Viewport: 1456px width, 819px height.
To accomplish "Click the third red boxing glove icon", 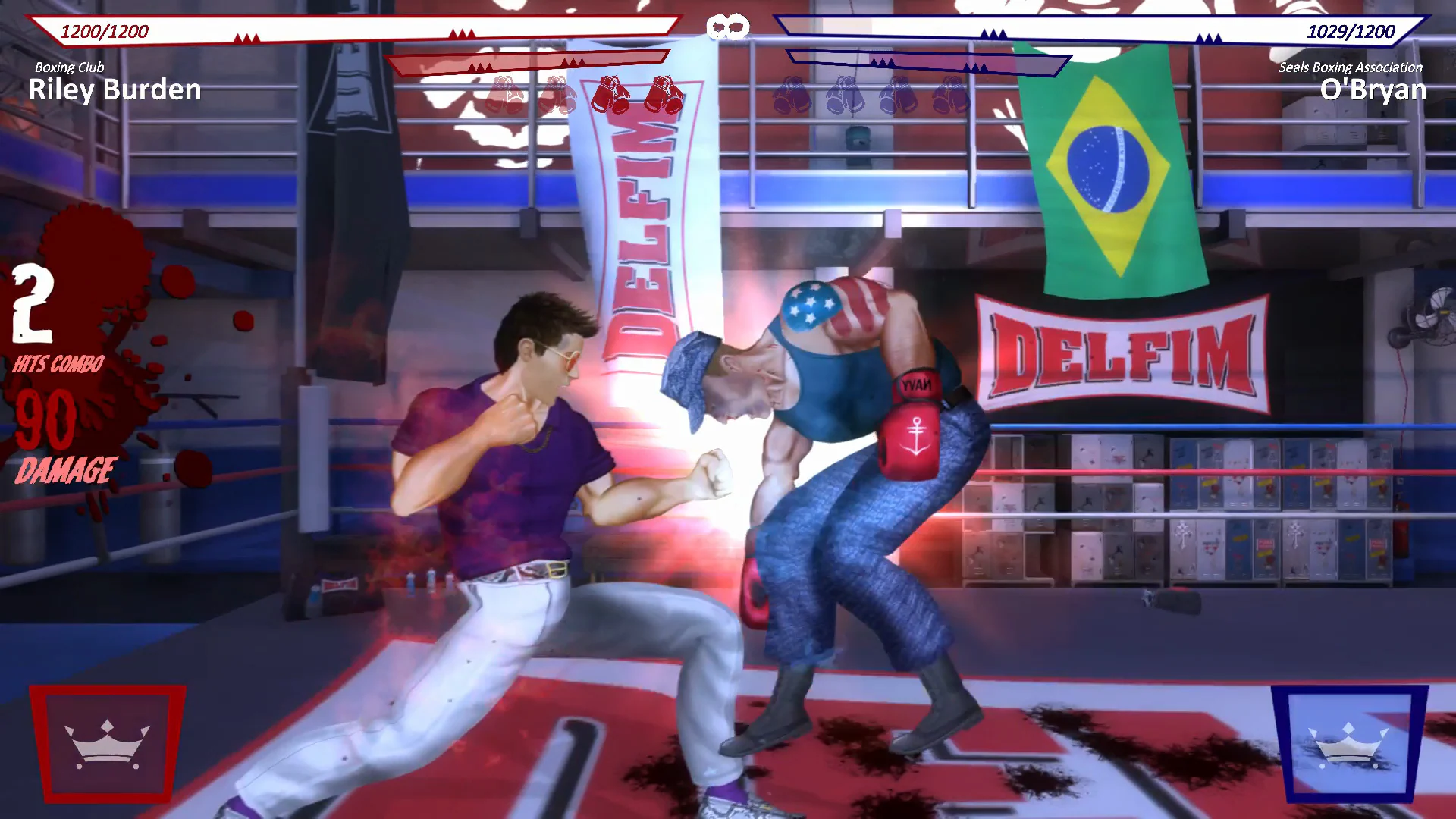I will [x=612, y=95].
